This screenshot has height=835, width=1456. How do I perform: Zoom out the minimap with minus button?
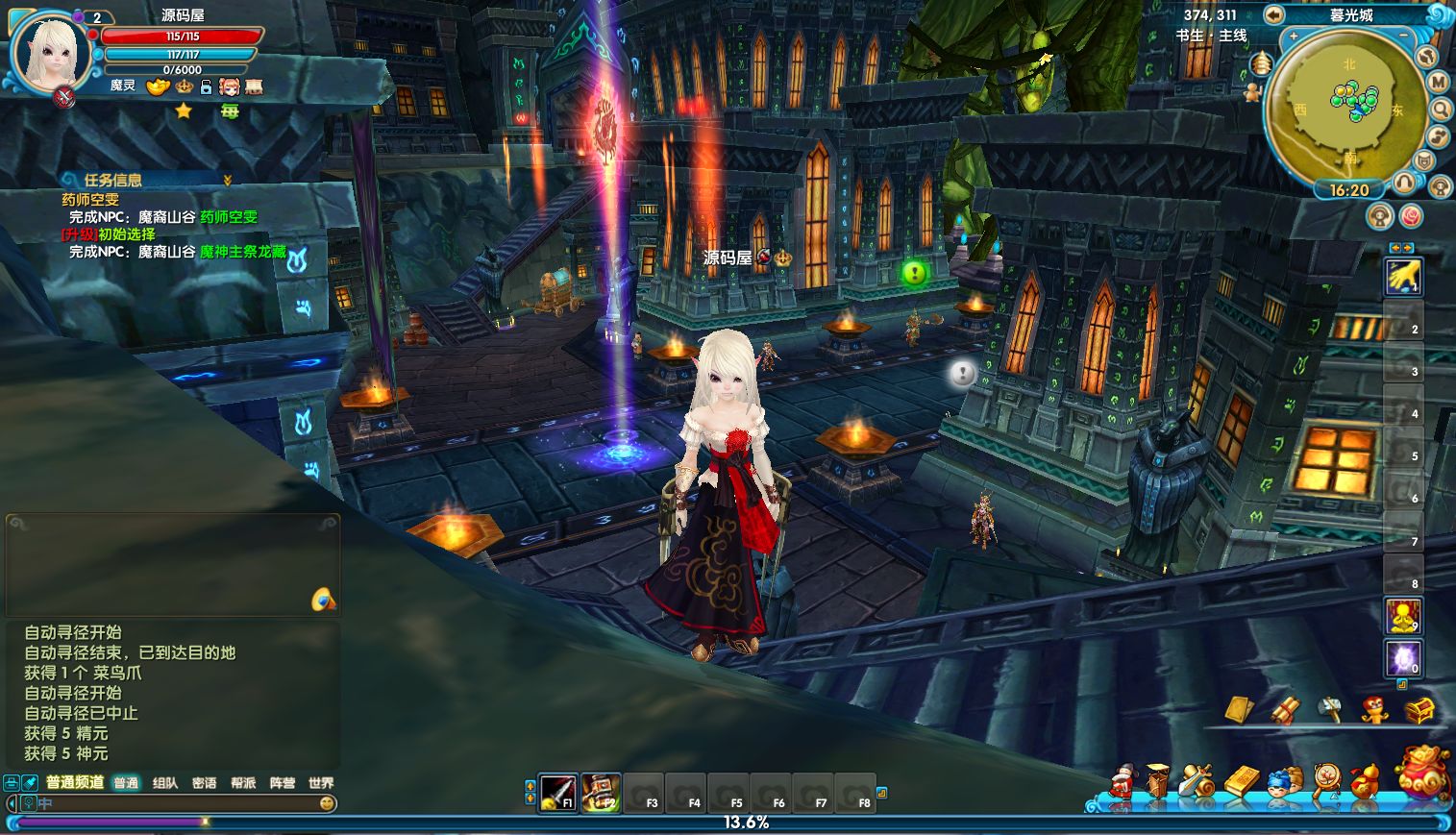[1404, 37]
